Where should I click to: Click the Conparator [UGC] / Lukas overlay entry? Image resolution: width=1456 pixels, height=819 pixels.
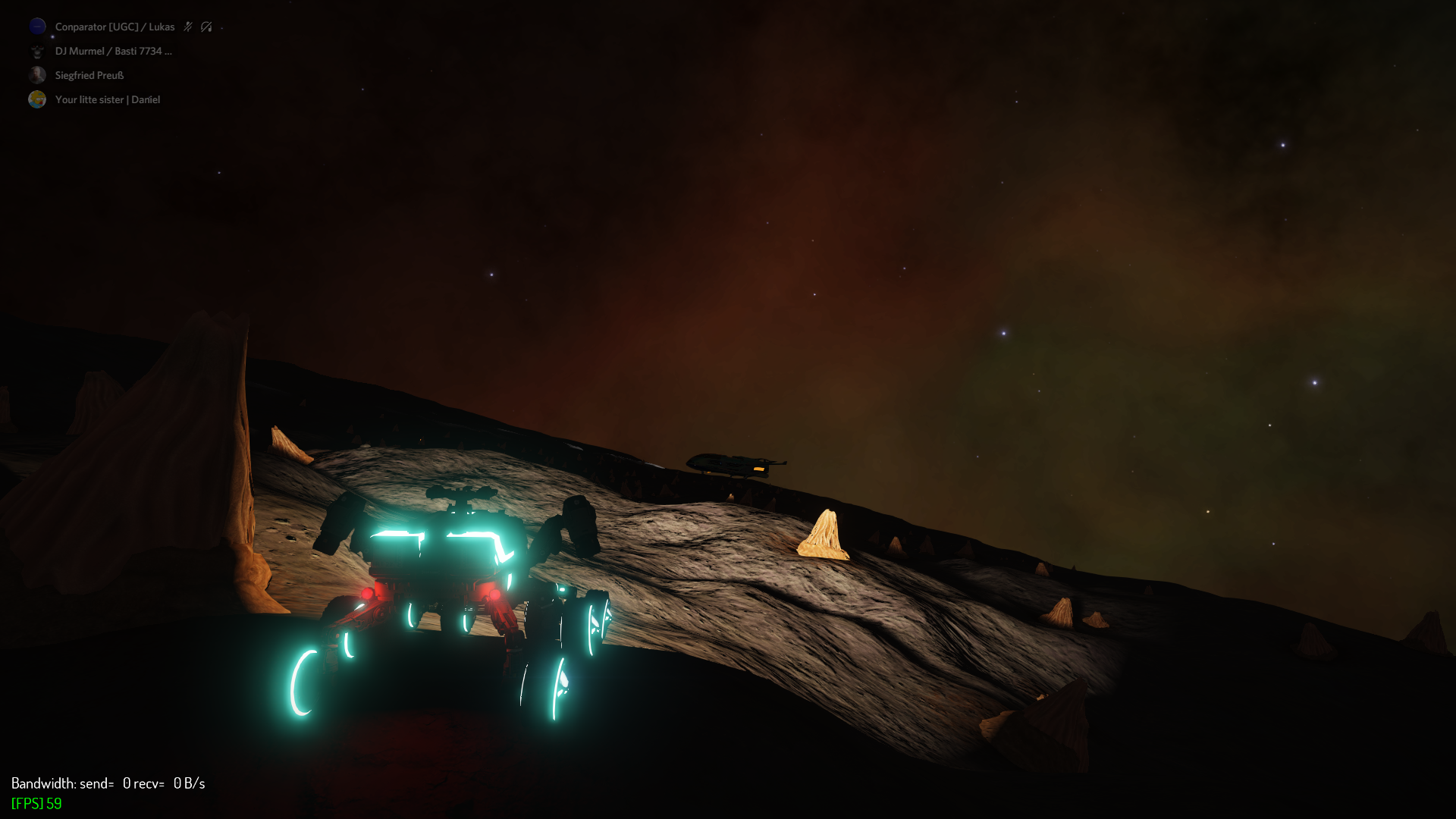pos(114,27)
